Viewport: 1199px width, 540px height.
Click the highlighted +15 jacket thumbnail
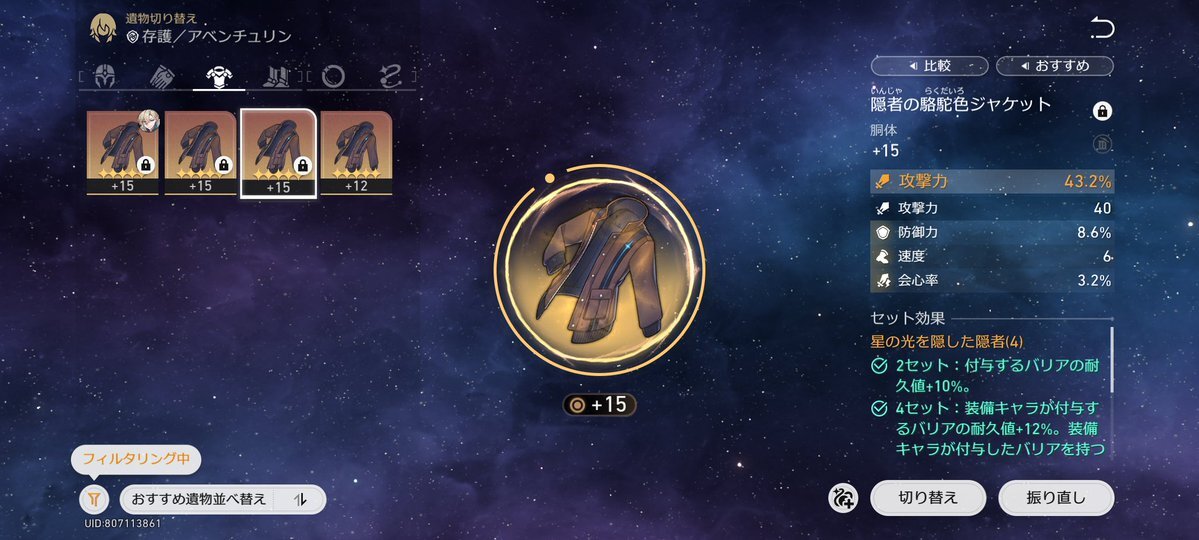pyautogui.click(x=279, y=152)
